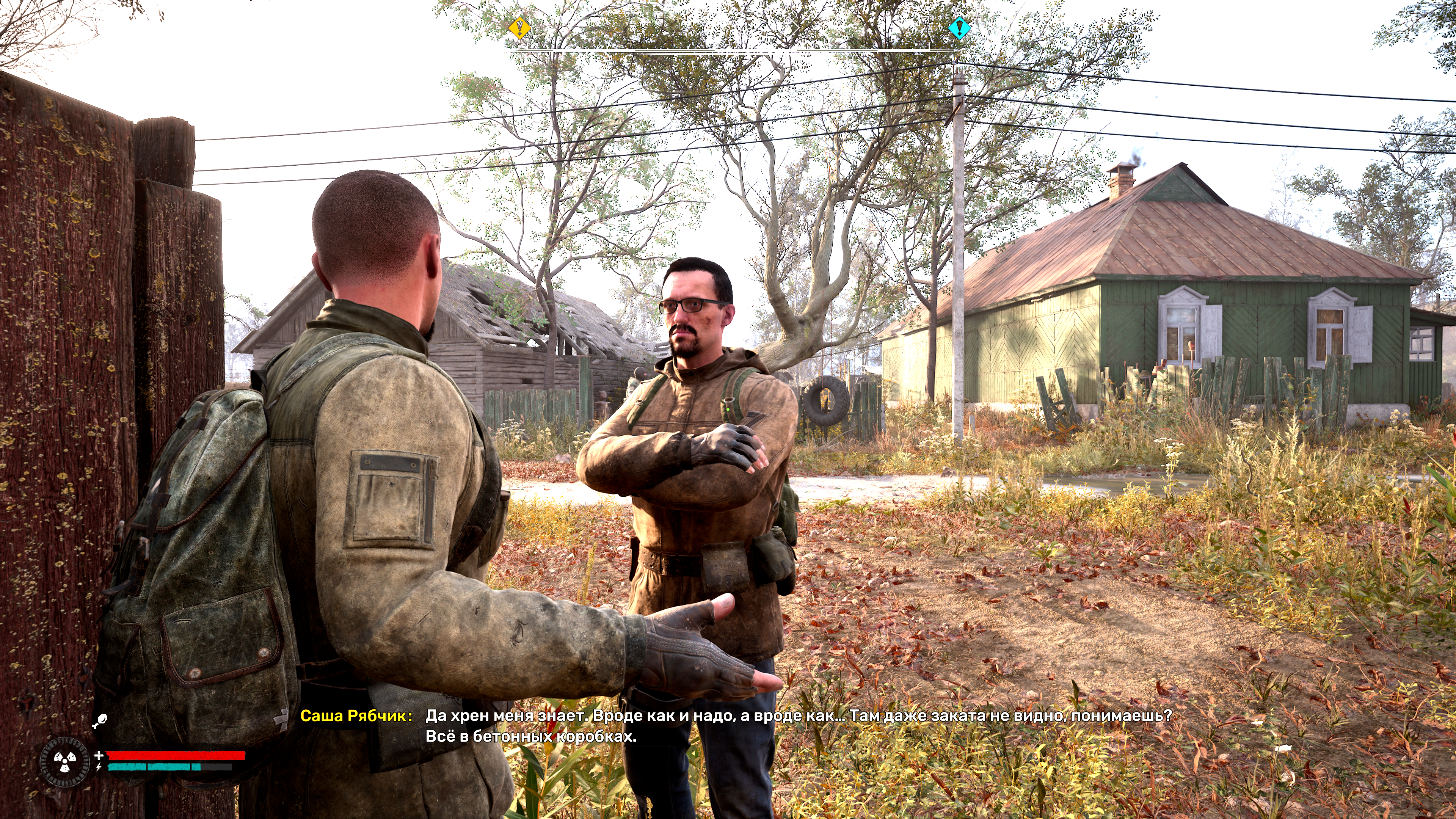Click the hunger drumstick status icon
The height and width of the screenshot is (819, 1456).
(x=100, y=721)
